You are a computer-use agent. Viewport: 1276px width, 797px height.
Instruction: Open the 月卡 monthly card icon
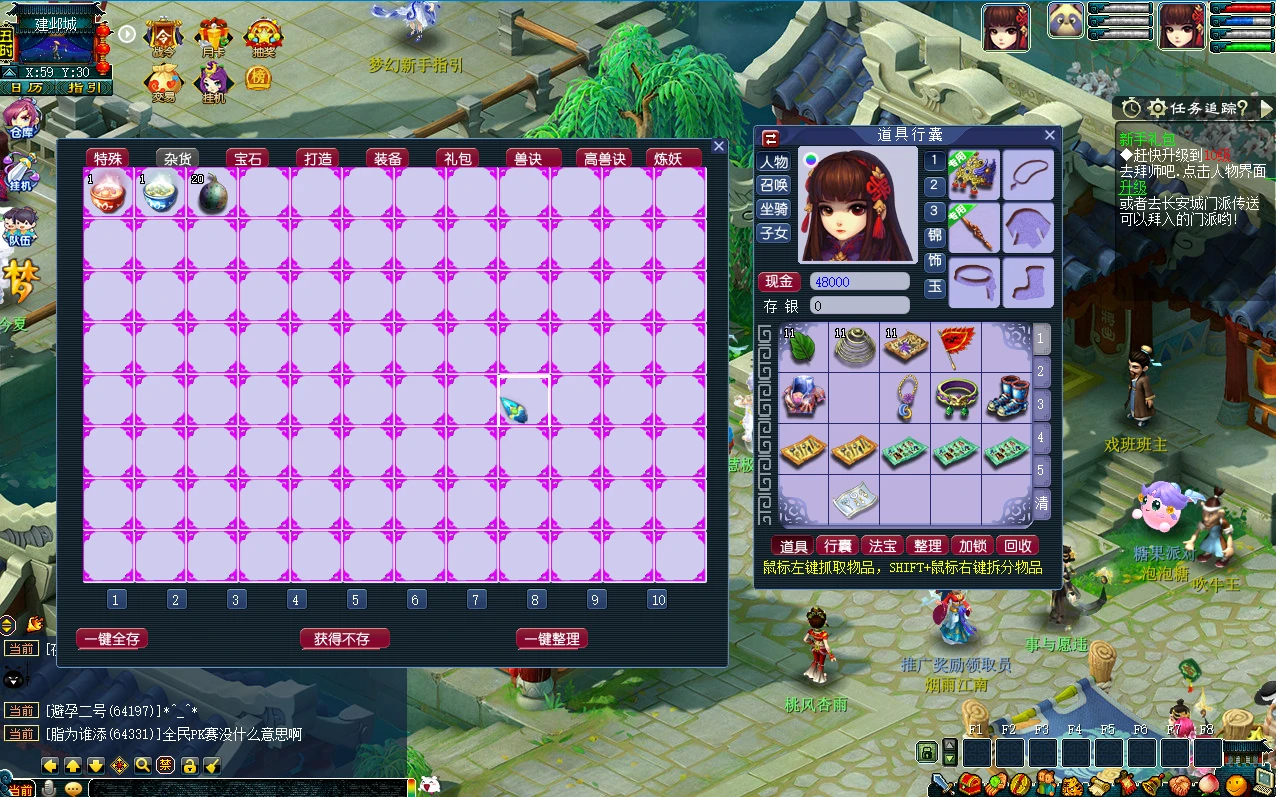click(214, 38)
